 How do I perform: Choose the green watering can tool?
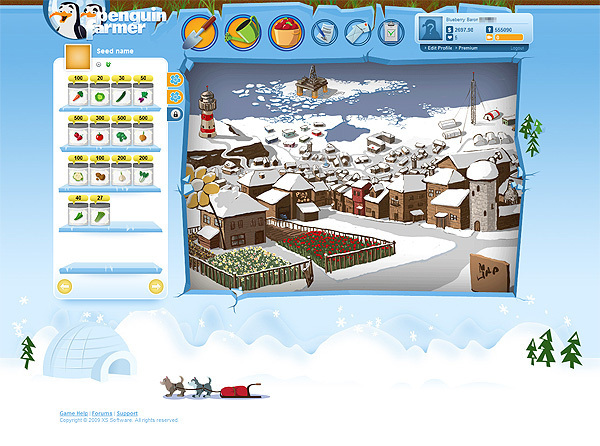click(x=243, y=33)
